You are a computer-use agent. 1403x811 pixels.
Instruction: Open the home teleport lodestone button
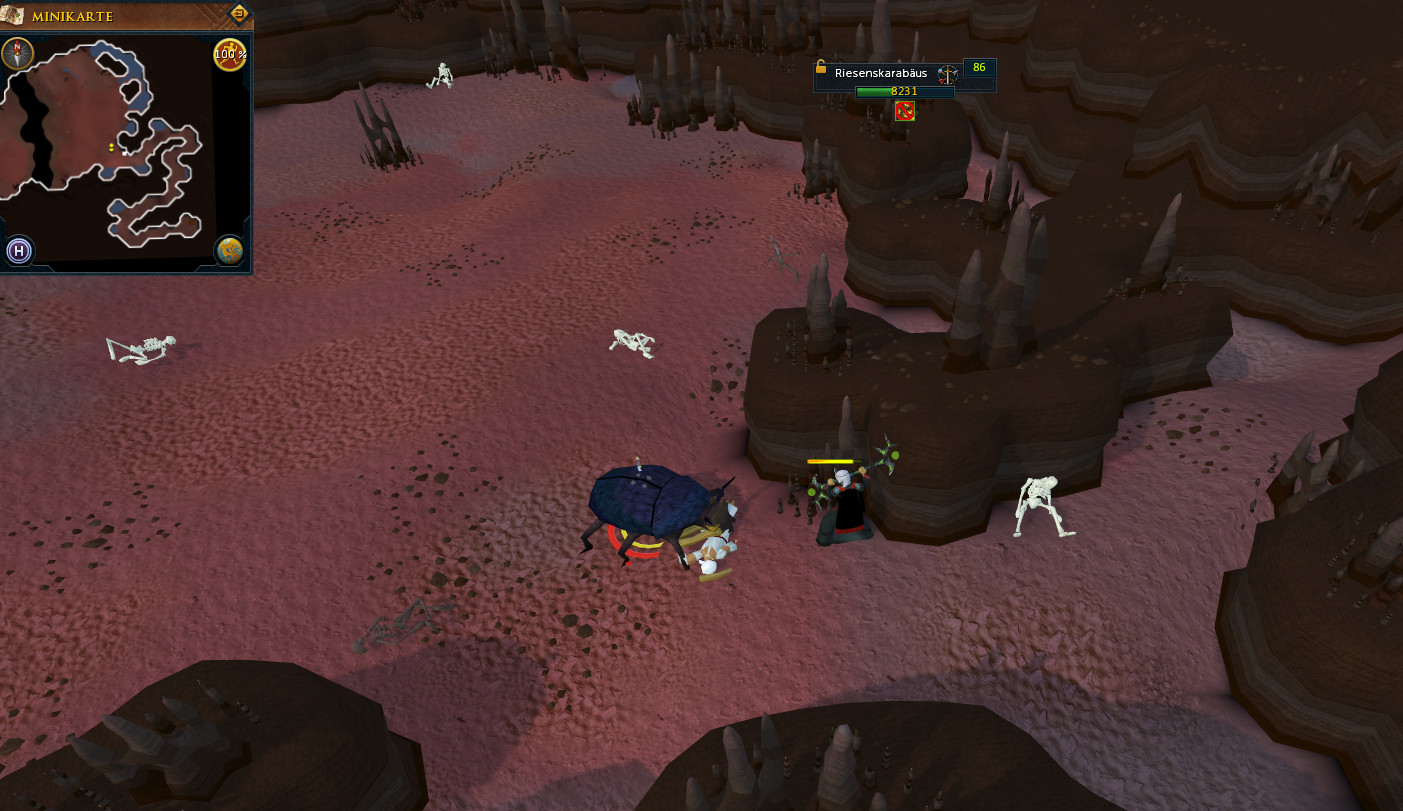[x=18, y=251]
